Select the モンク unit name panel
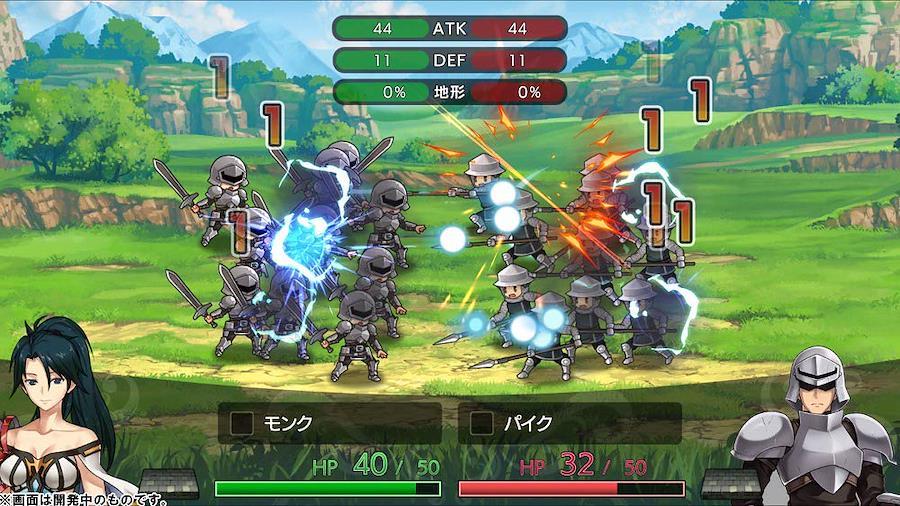900x506 pixels. click(x=329, y=423)
